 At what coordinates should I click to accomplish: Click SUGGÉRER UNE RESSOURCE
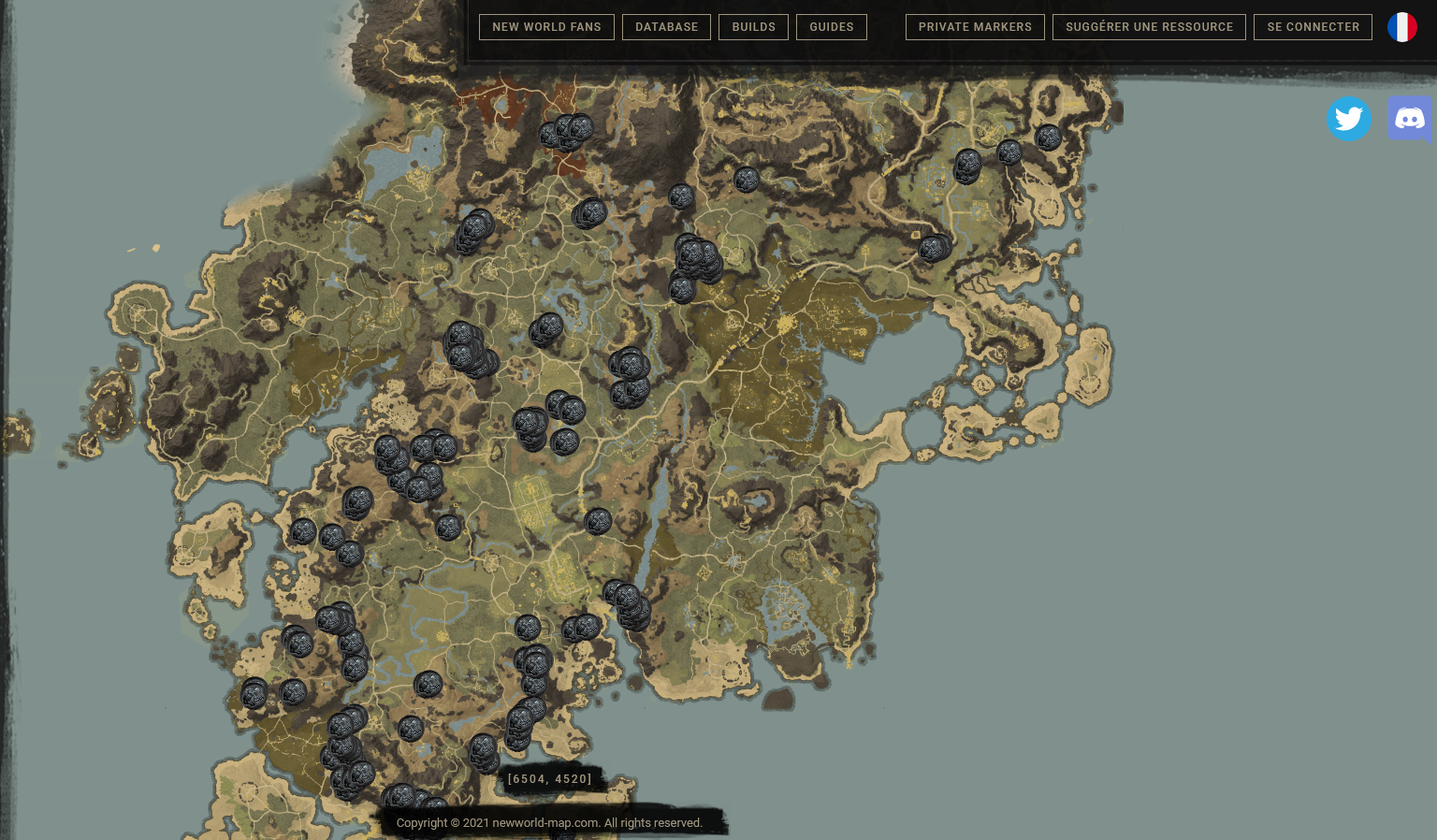1149,27
